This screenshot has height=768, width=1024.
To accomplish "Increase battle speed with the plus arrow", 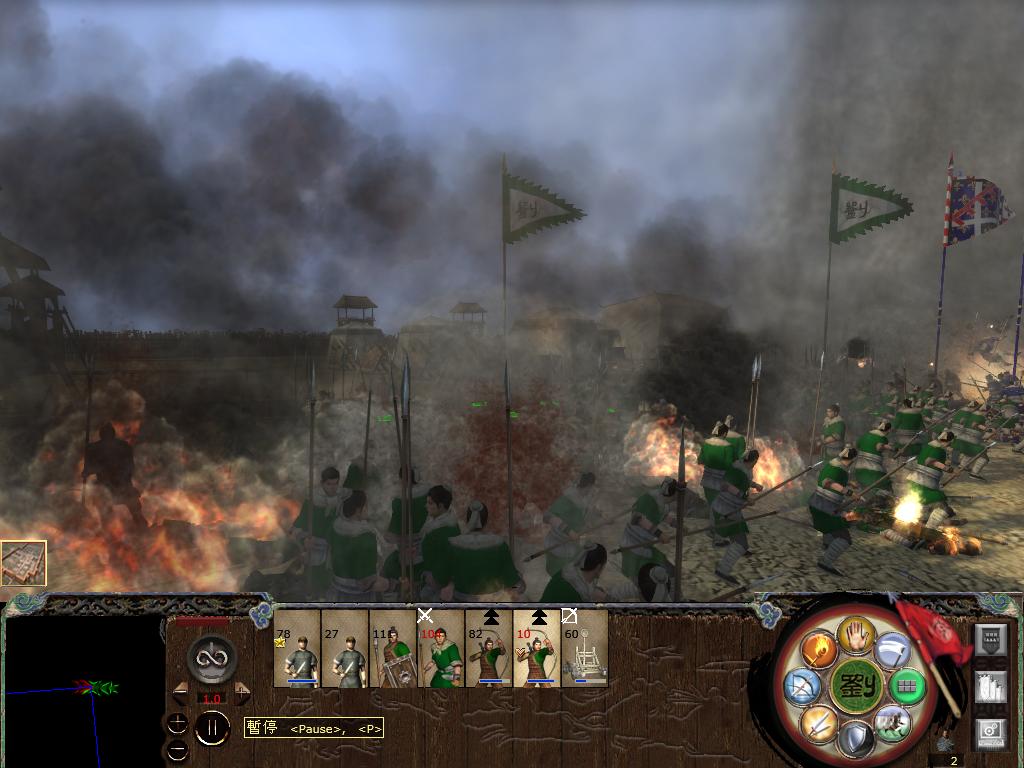I will 242,693.
